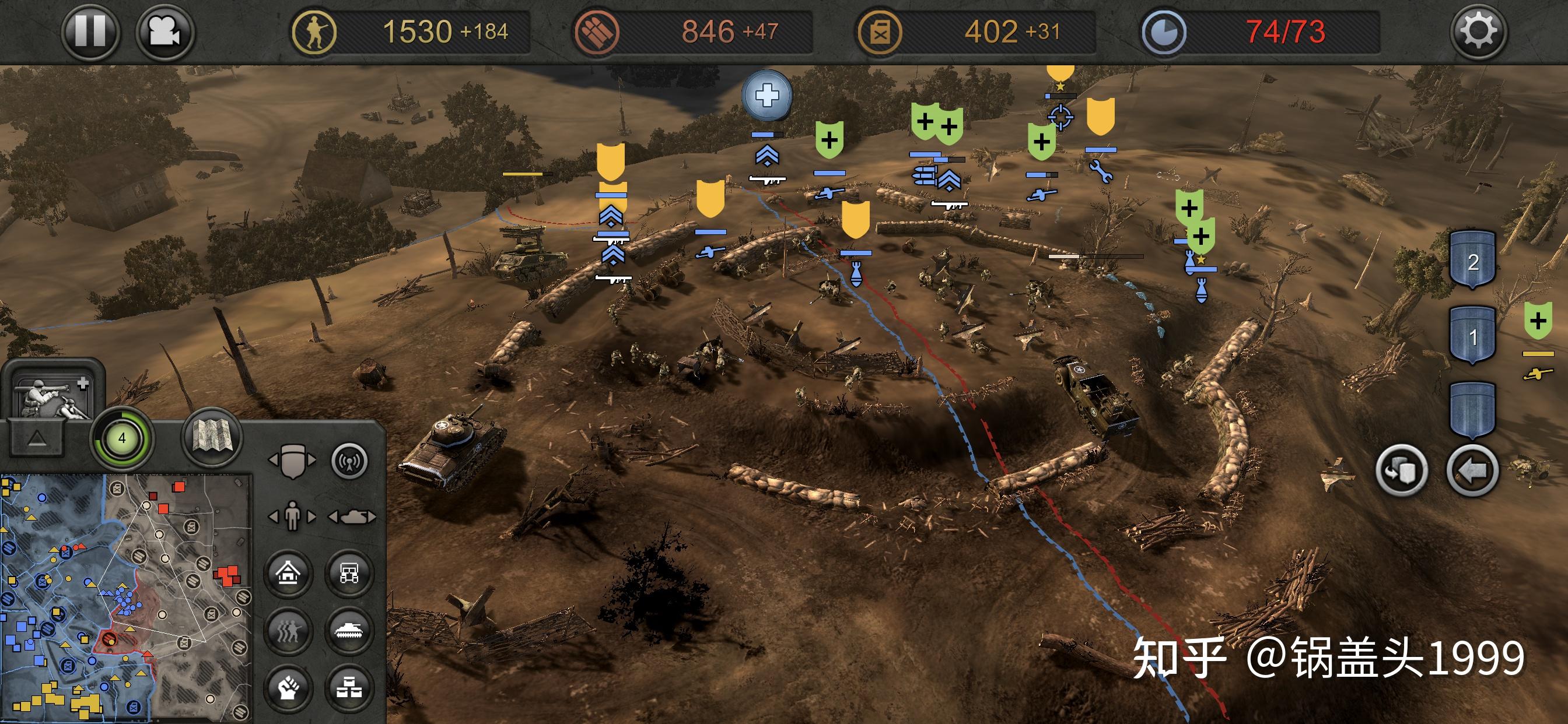The width and height of the screenshot is (1568, 724).
Task: Open the tank production button
Action: coord(349,630)
